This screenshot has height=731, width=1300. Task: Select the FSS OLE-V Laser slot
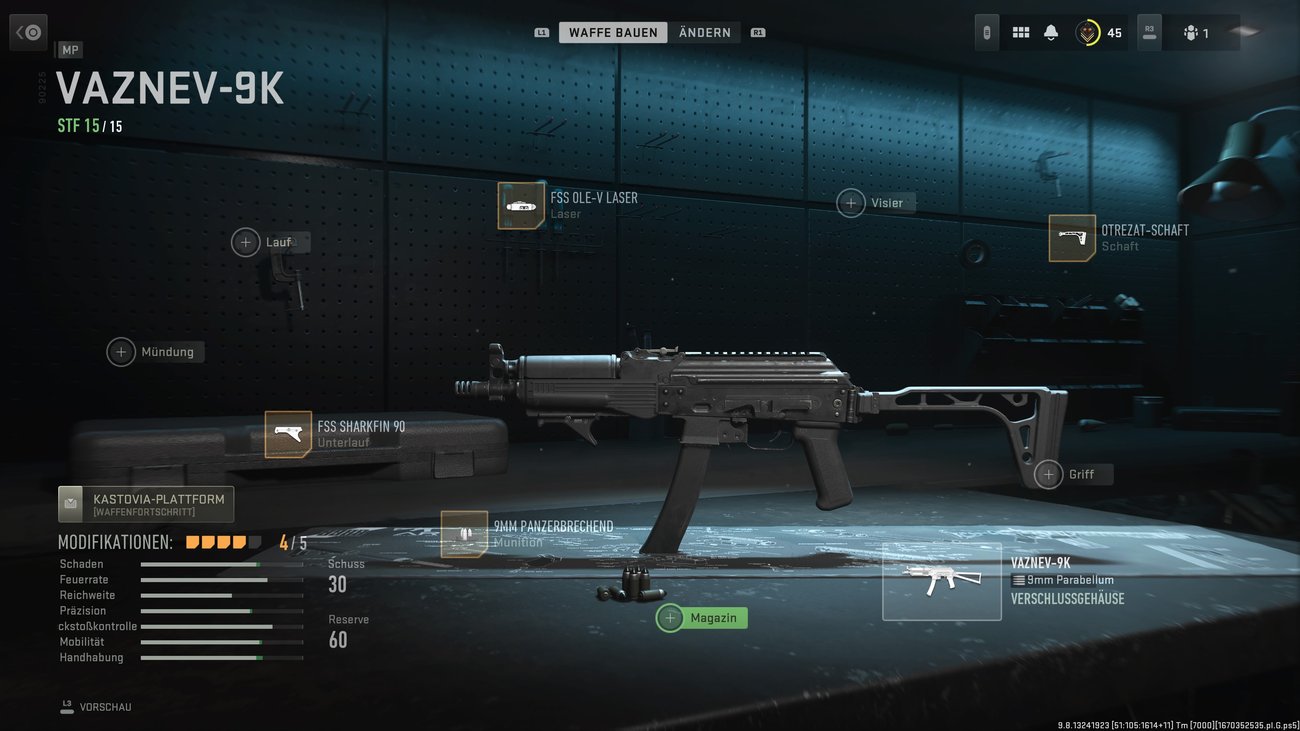click(x=521, y=206)
